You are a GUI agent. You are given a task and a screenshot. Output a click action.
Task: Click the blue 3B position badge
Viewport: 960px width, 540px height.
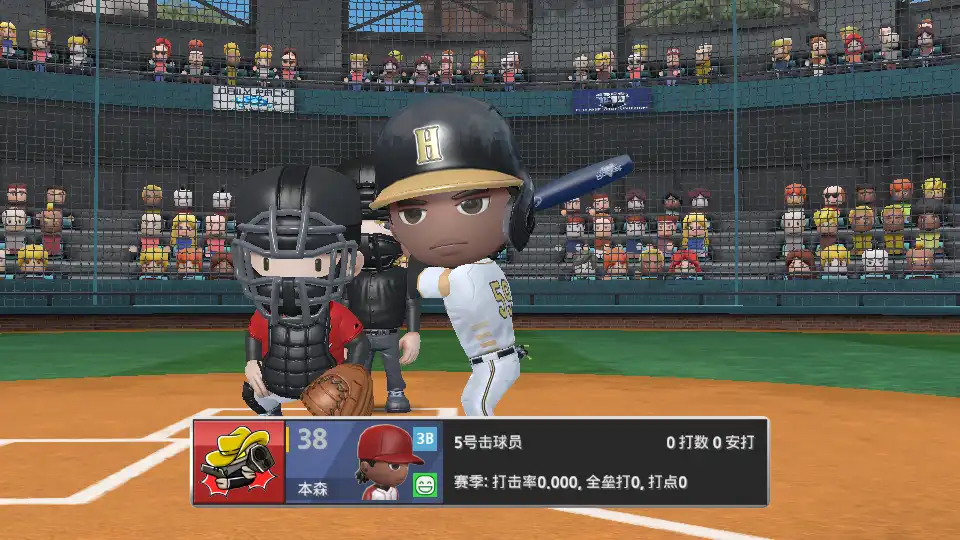point(425,438)
